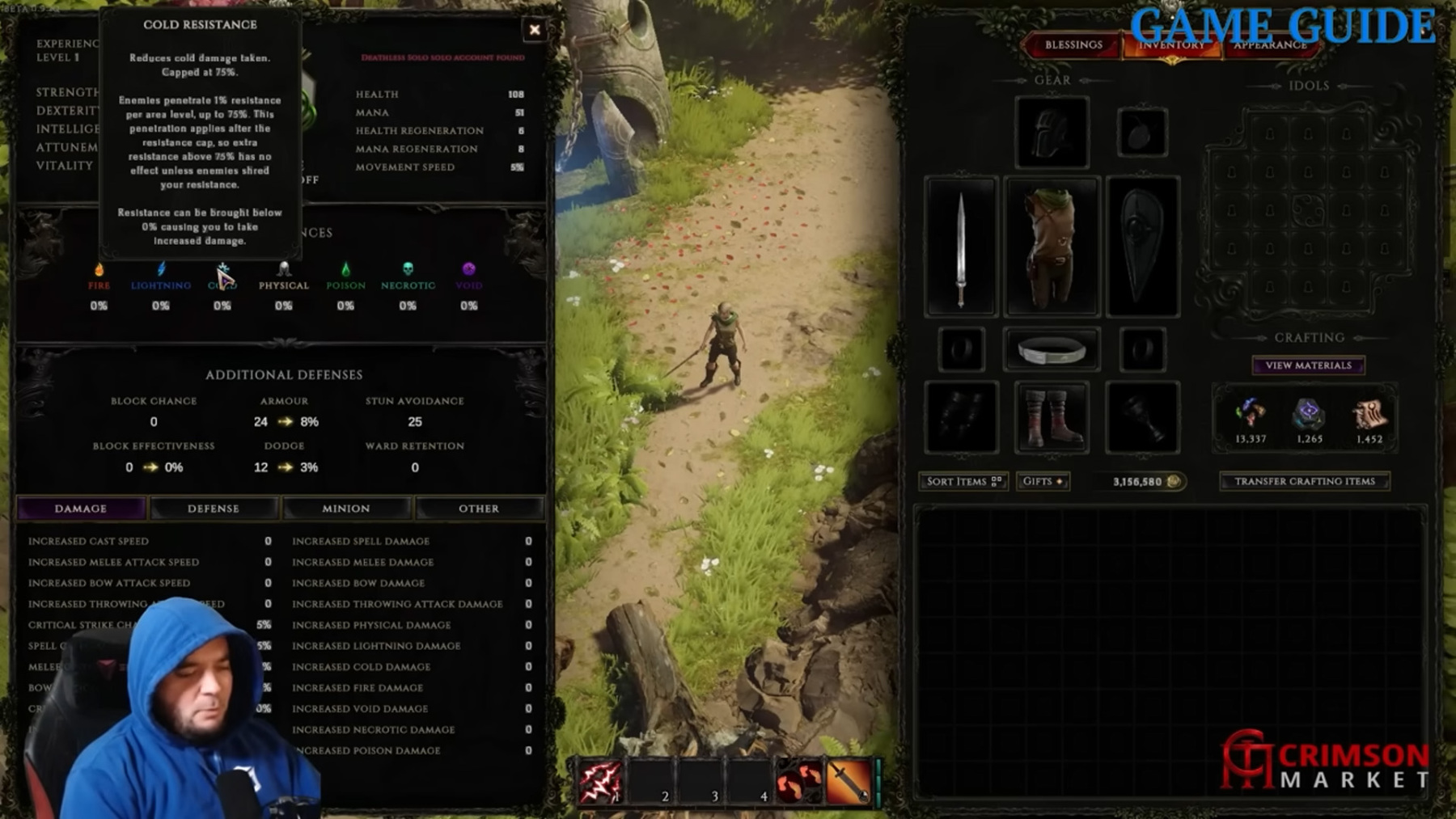Activate the red lightning skill icon
The width and height of the screenshot is (1456, 819).
(600, 782)
